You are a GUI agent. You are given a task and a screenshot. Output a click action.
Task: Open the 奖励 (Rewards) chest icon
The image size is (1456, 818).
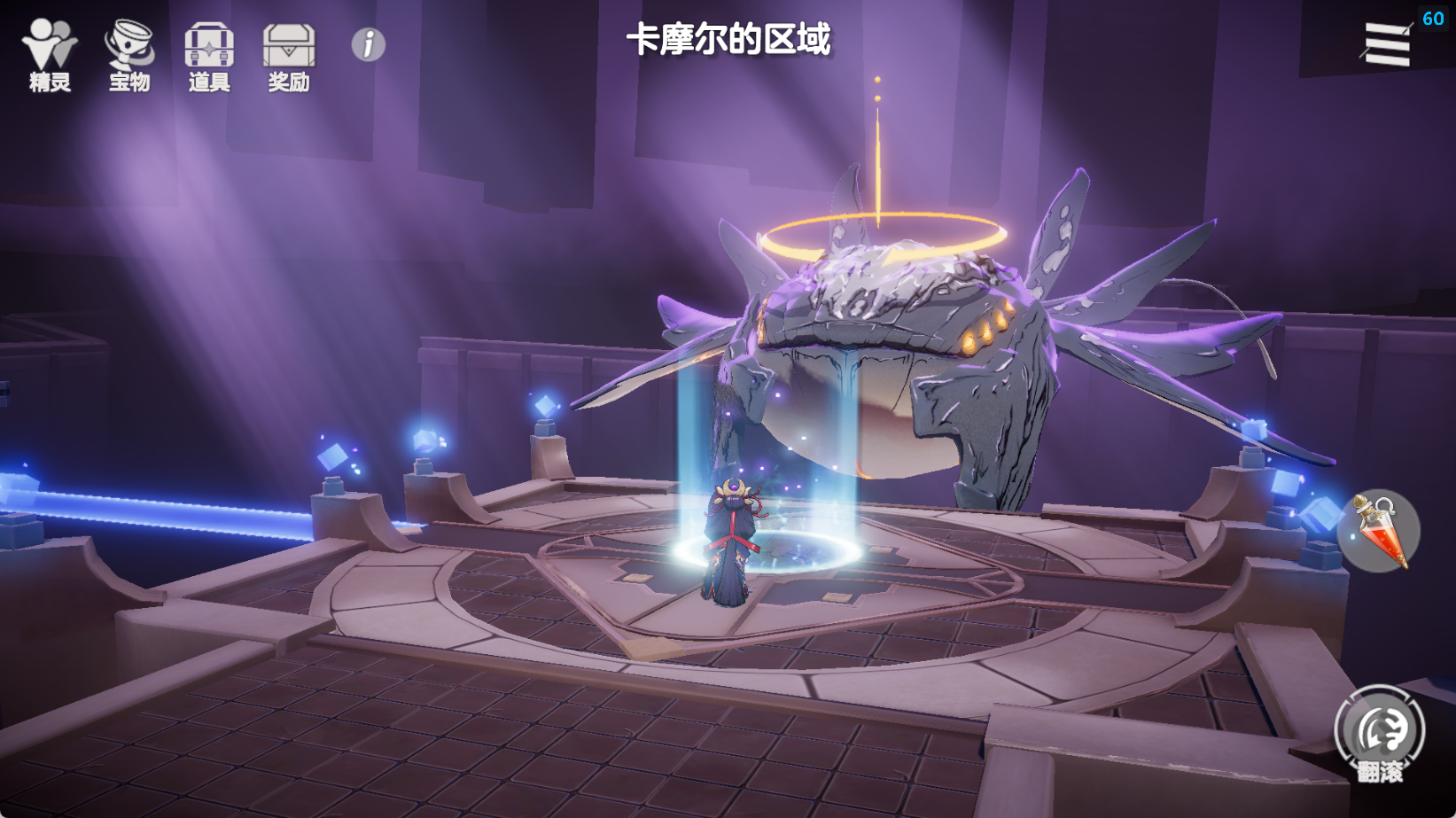point(287,49)
